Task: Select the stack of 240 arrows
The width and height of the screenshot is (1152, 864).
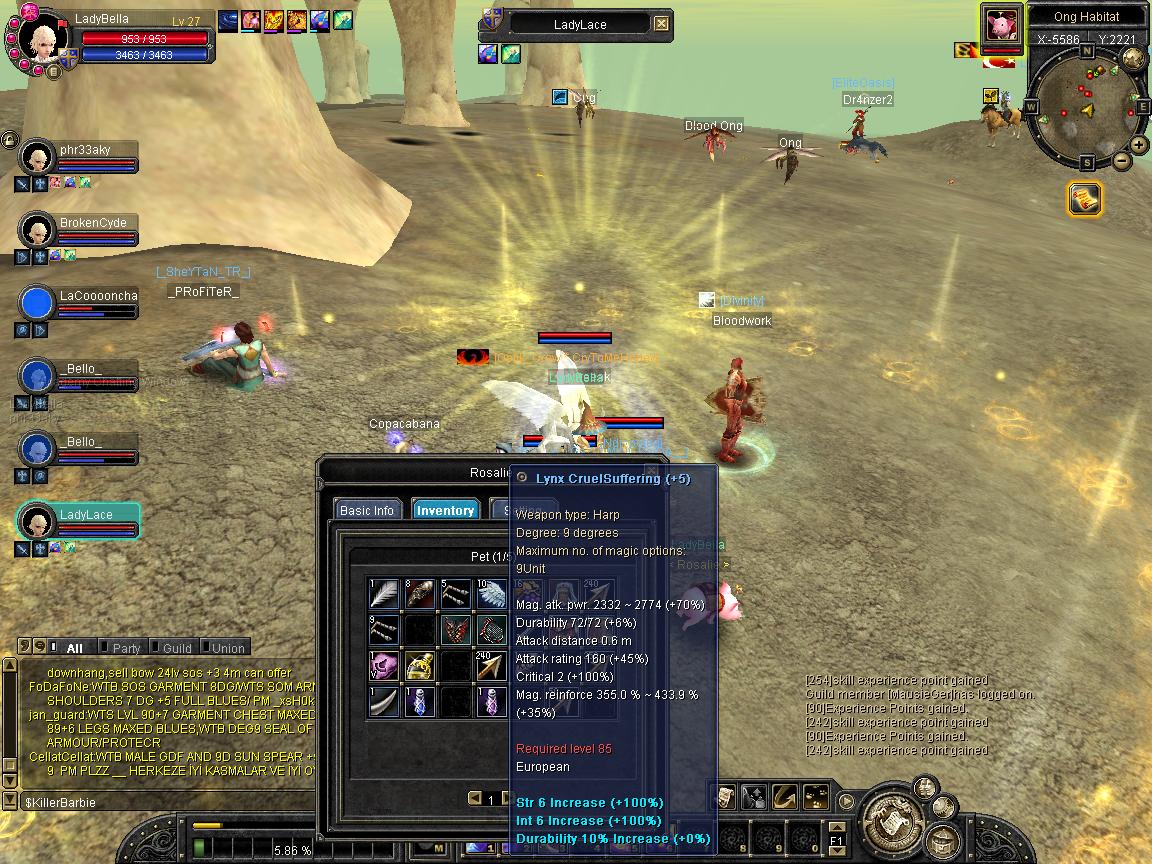Action: click(491, 666)
